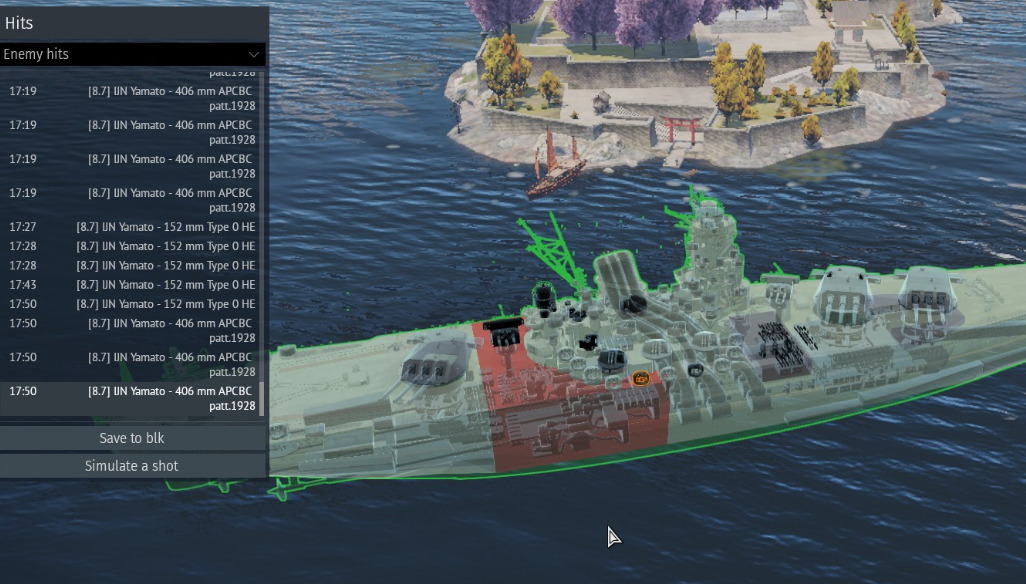Open the Enemy hits dropdown
Image resolution: width=1026 pixels, height=584 pixels.
tap(132, 54)
